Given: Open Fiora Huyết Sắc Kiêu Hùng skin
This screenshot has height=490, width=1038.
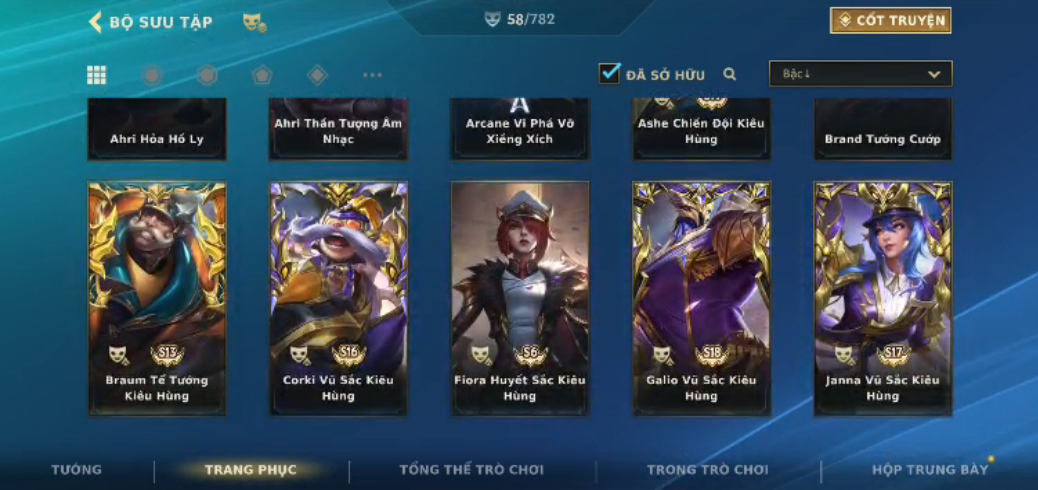Looking at the screenshot, I should 520,297.
